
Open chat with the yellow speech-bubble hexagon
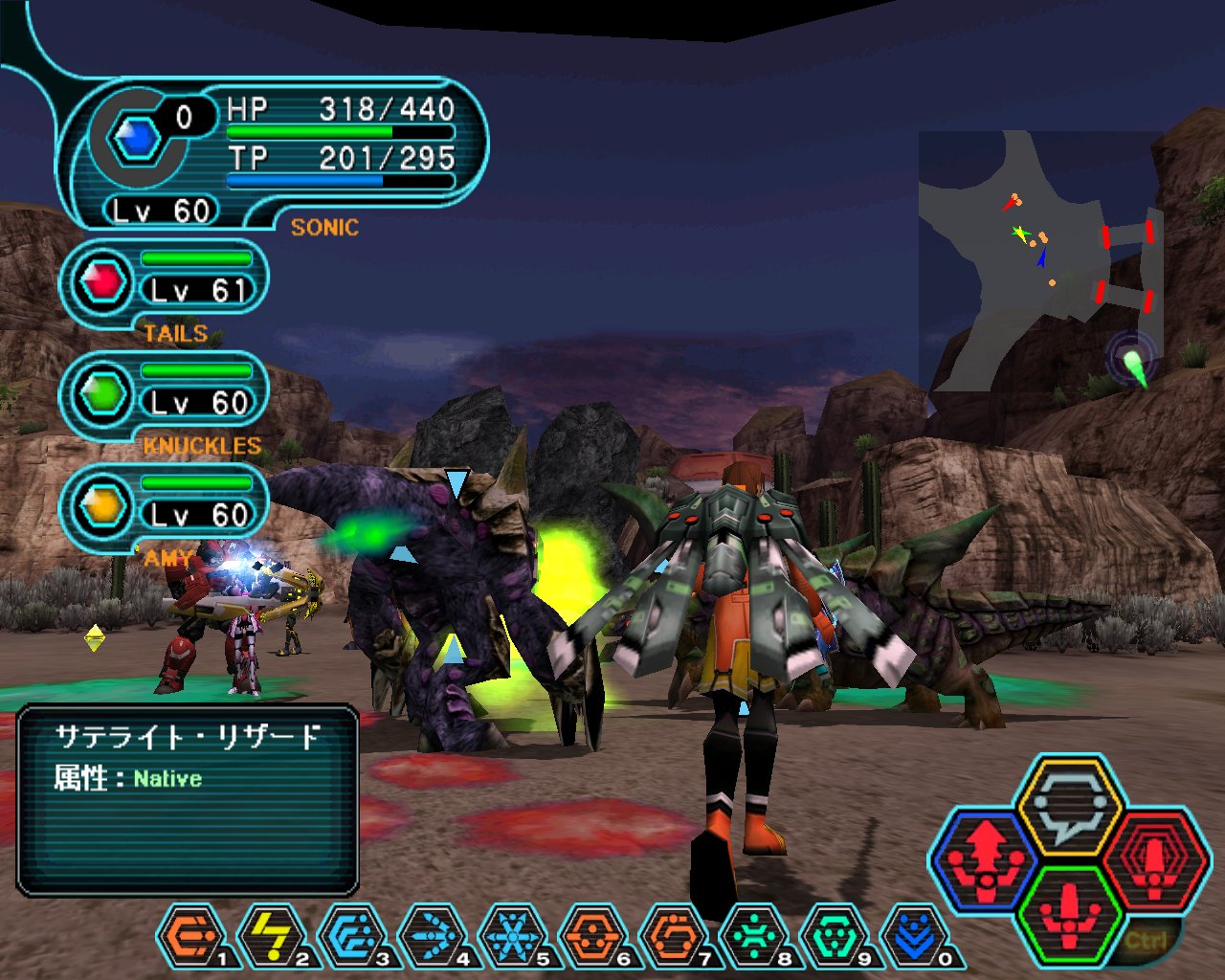pyautogui.click(x=1069, y=804)
